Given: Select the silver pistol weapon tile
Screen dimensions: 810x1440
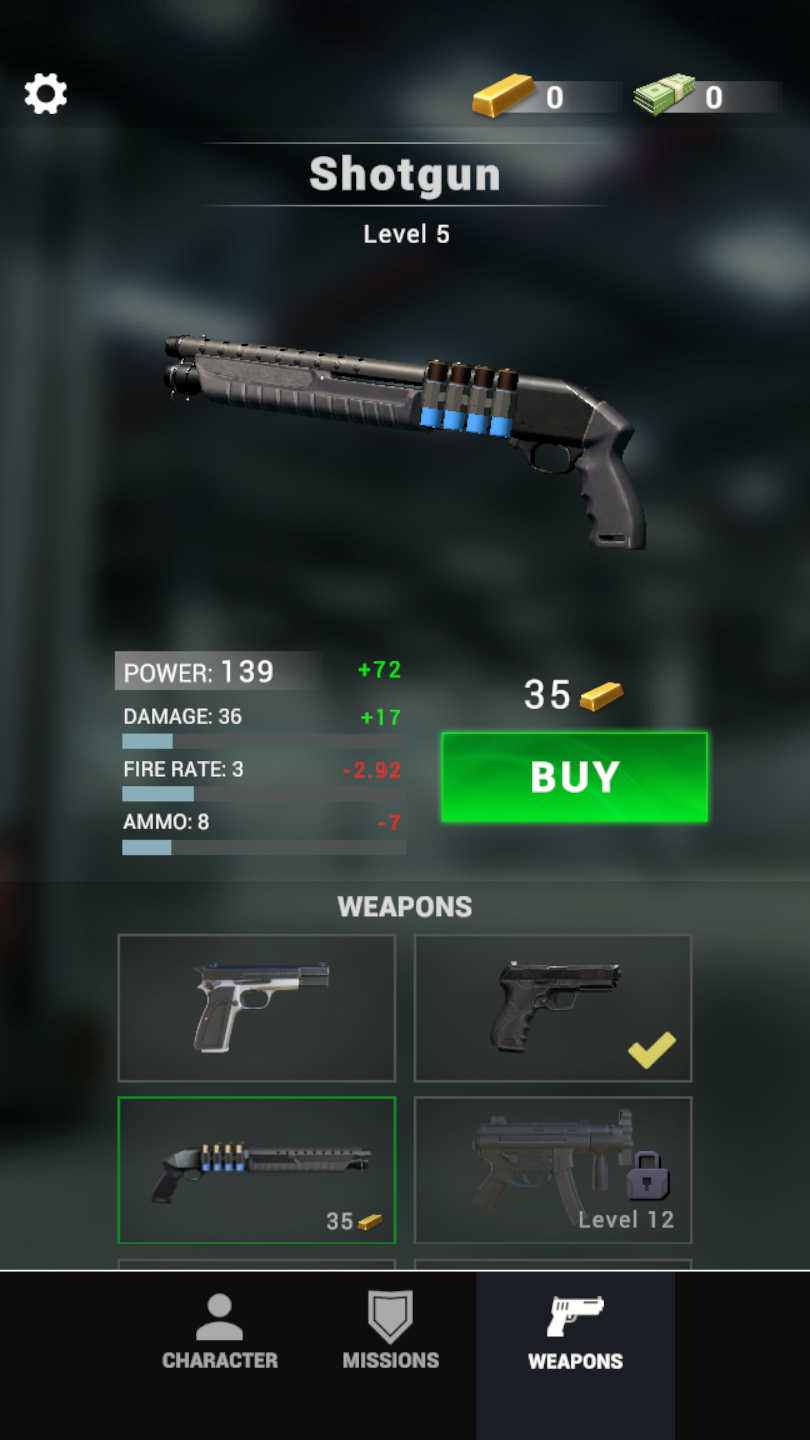Looking at the screenshot, I should pyautogui.click(x=257, y=1008).
